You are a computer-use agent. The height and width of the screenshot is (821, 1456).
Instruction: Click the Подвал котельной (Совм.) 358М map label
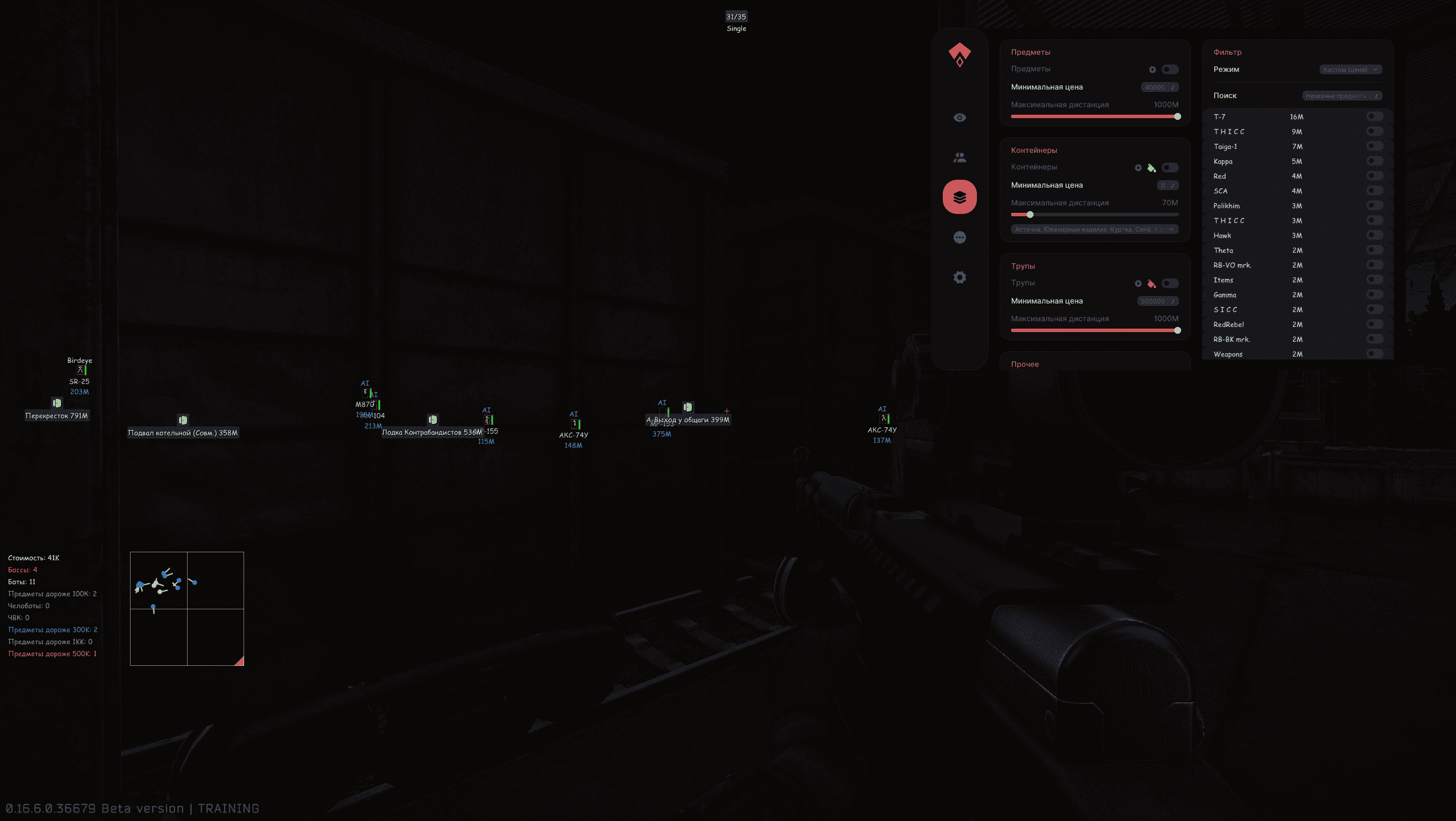point(183,432)
